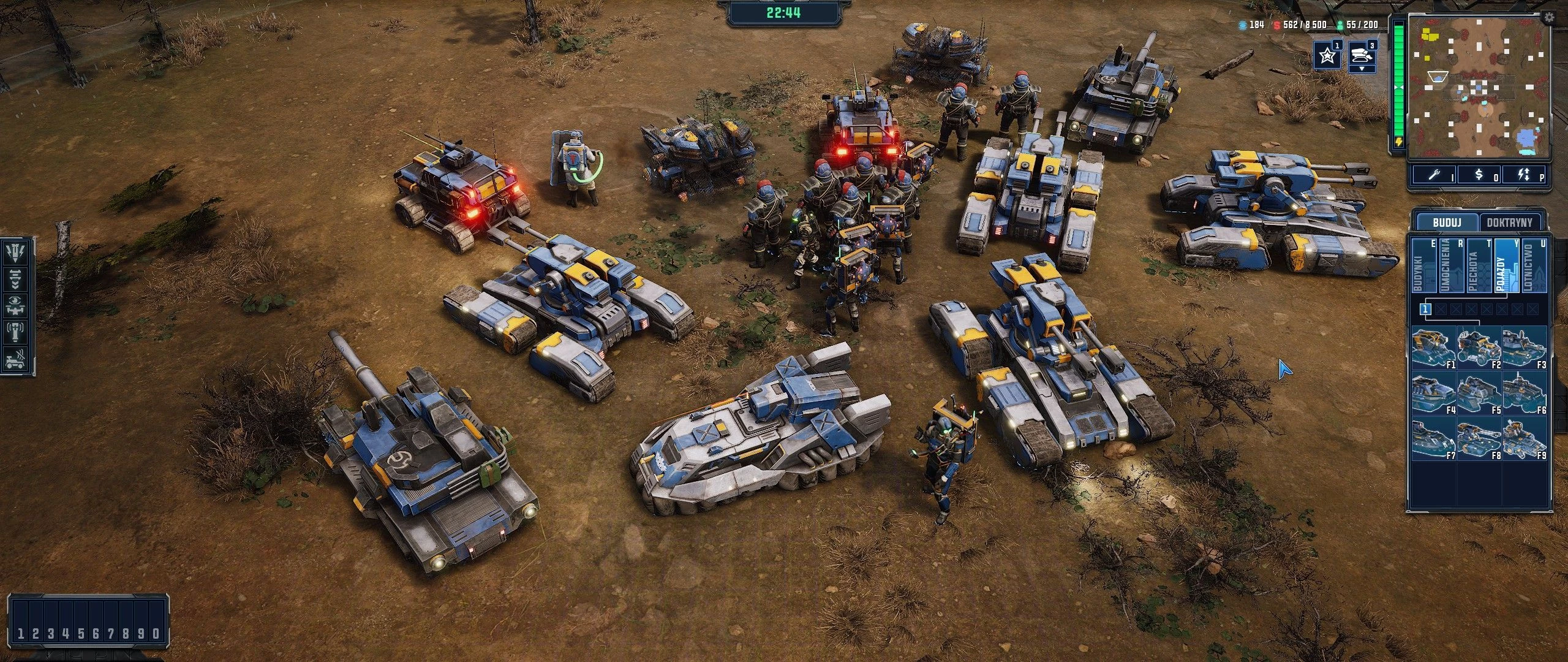Open the star icon panel
Viewport: 1568px width, 662px height.
[x=1327, y=56]
